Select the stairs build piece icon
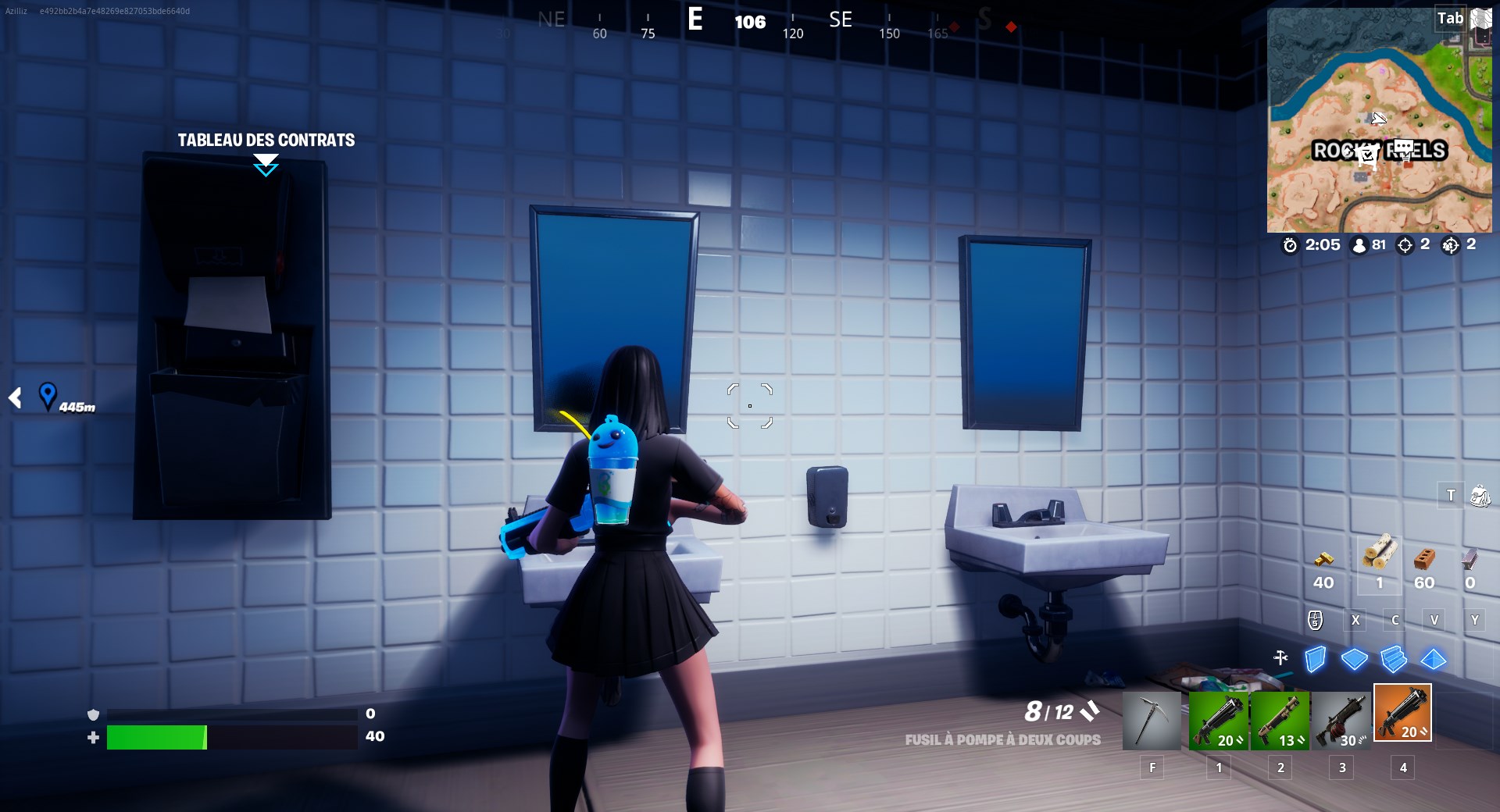Image resolution: width=1500 pixels, height=812 pixels. click(1394, 658)
